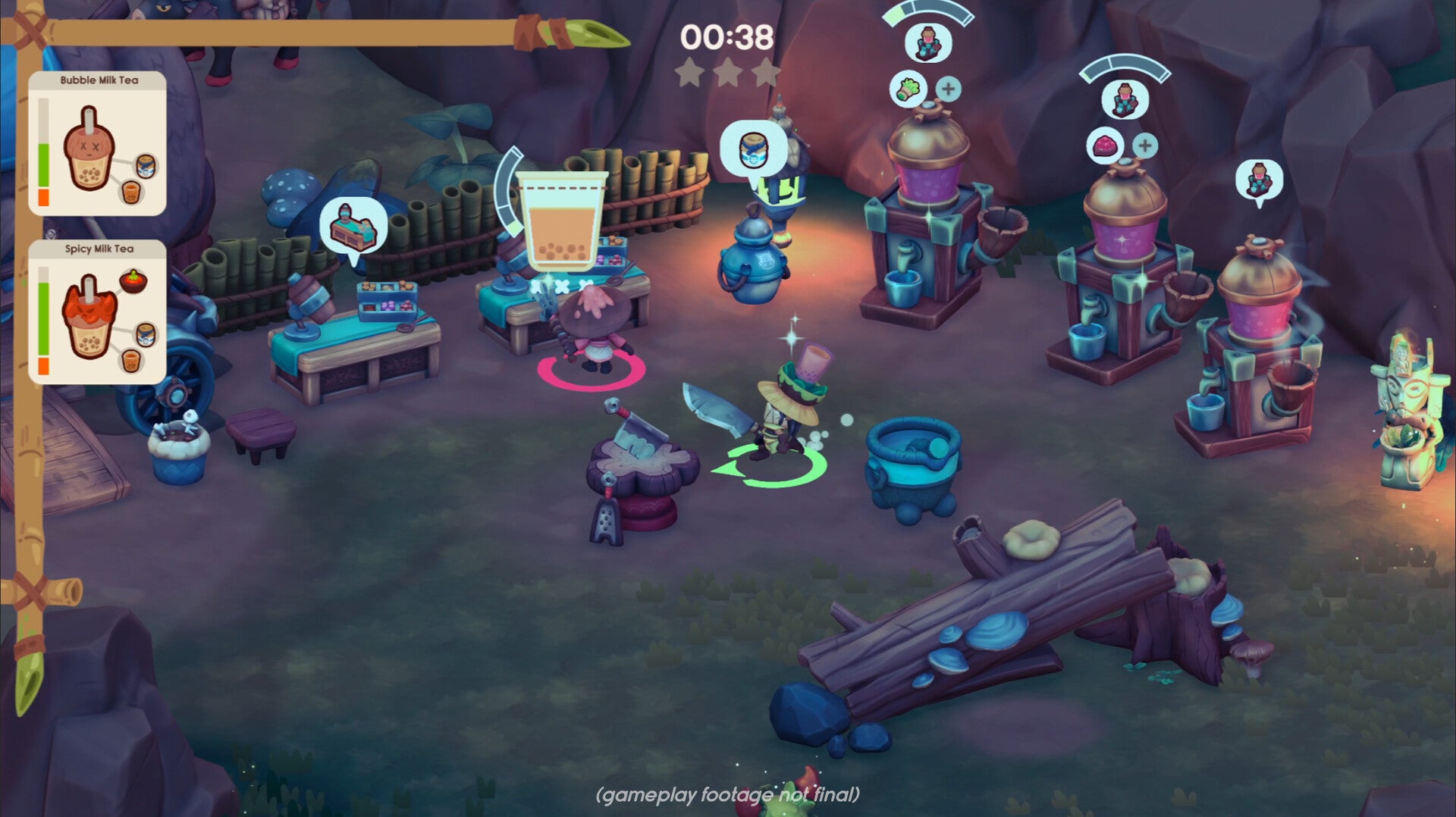Choose the red berry ingredient bubble
The height and width of the screenshot is (817, 1456).
(x=1105, y=146)
